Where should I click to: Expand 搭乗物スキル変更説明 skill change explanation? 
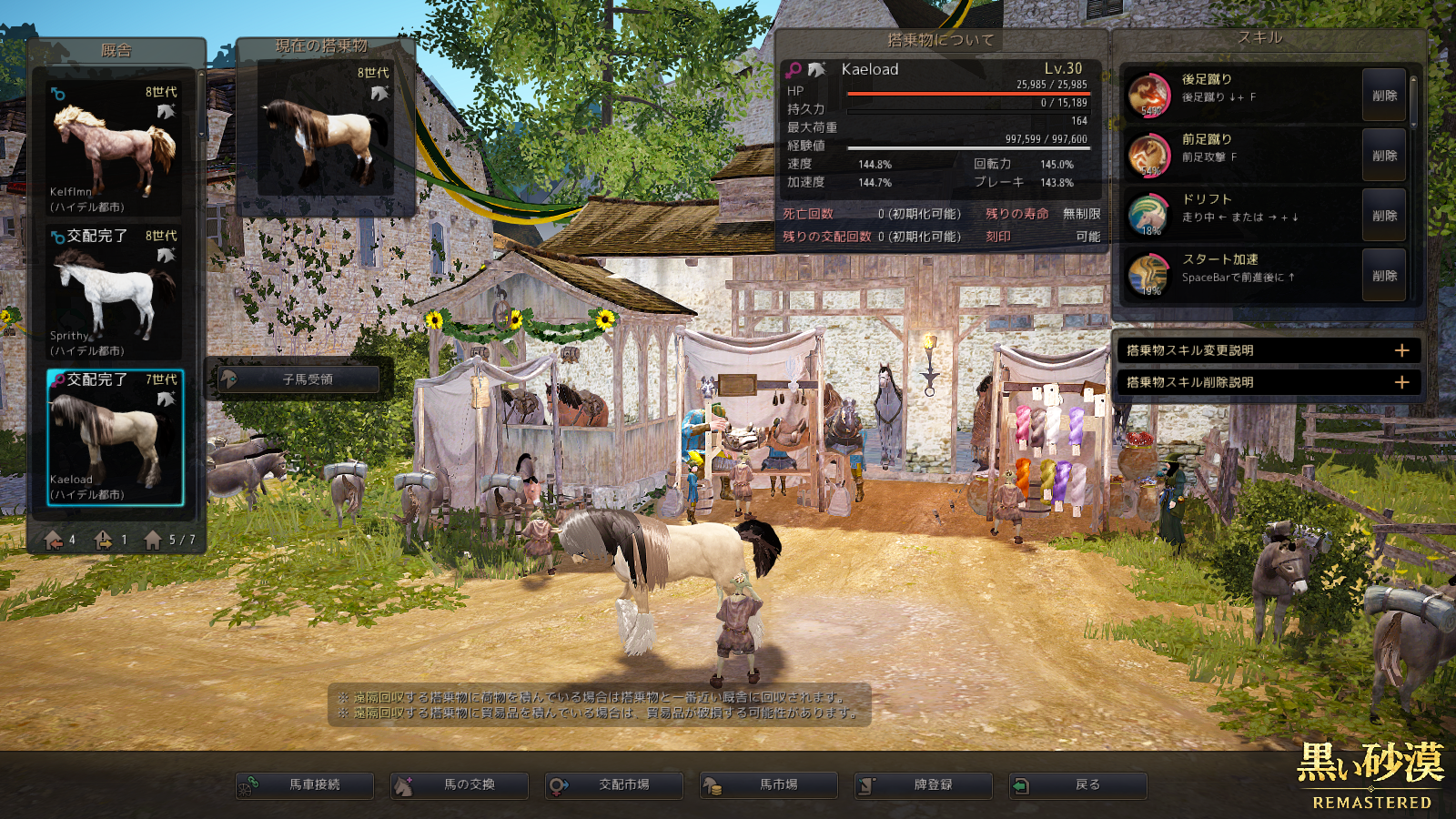(x=1268, y=350)
